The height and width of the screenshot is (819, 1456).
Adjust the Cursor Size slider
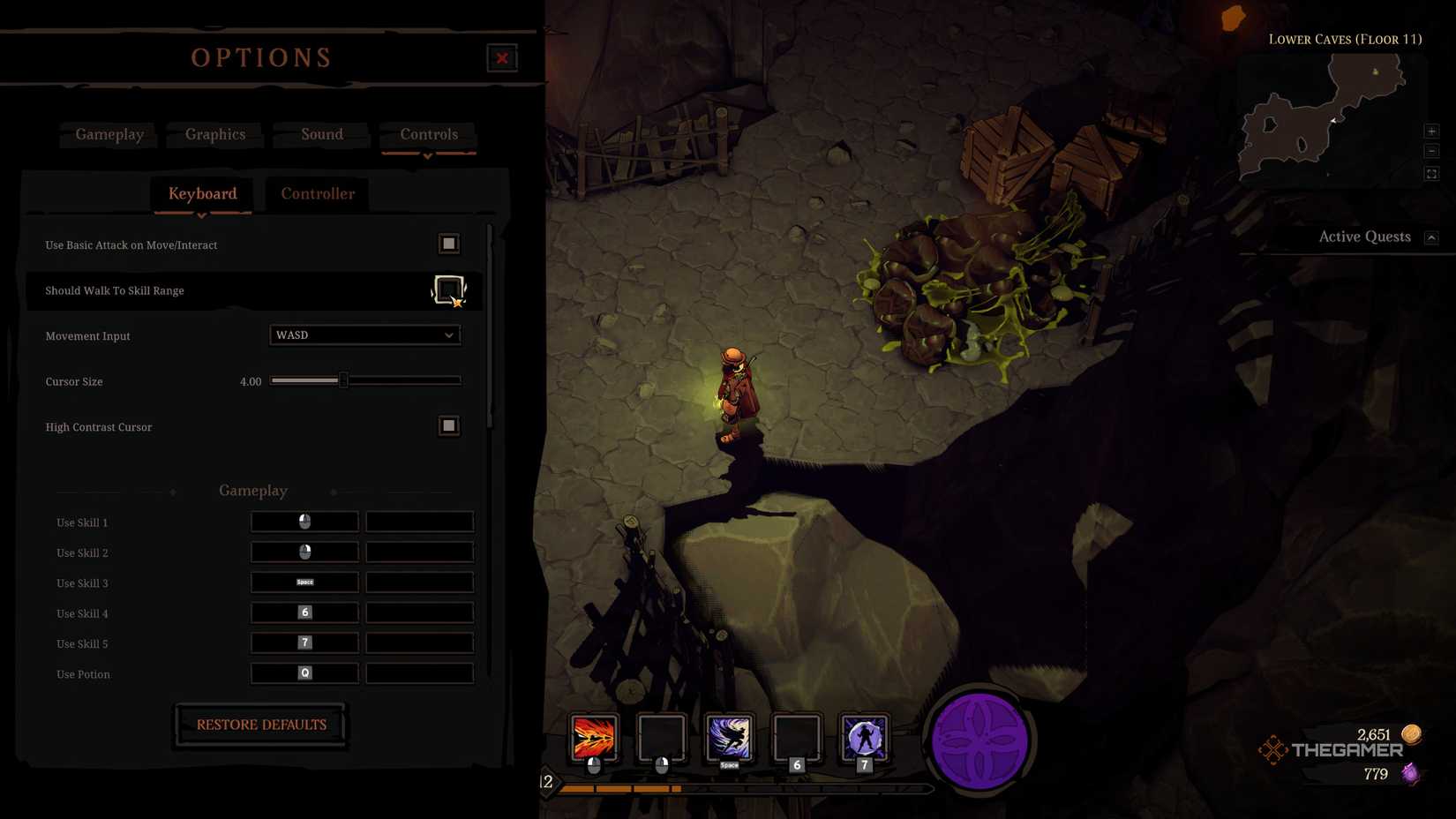click(344, 380)
